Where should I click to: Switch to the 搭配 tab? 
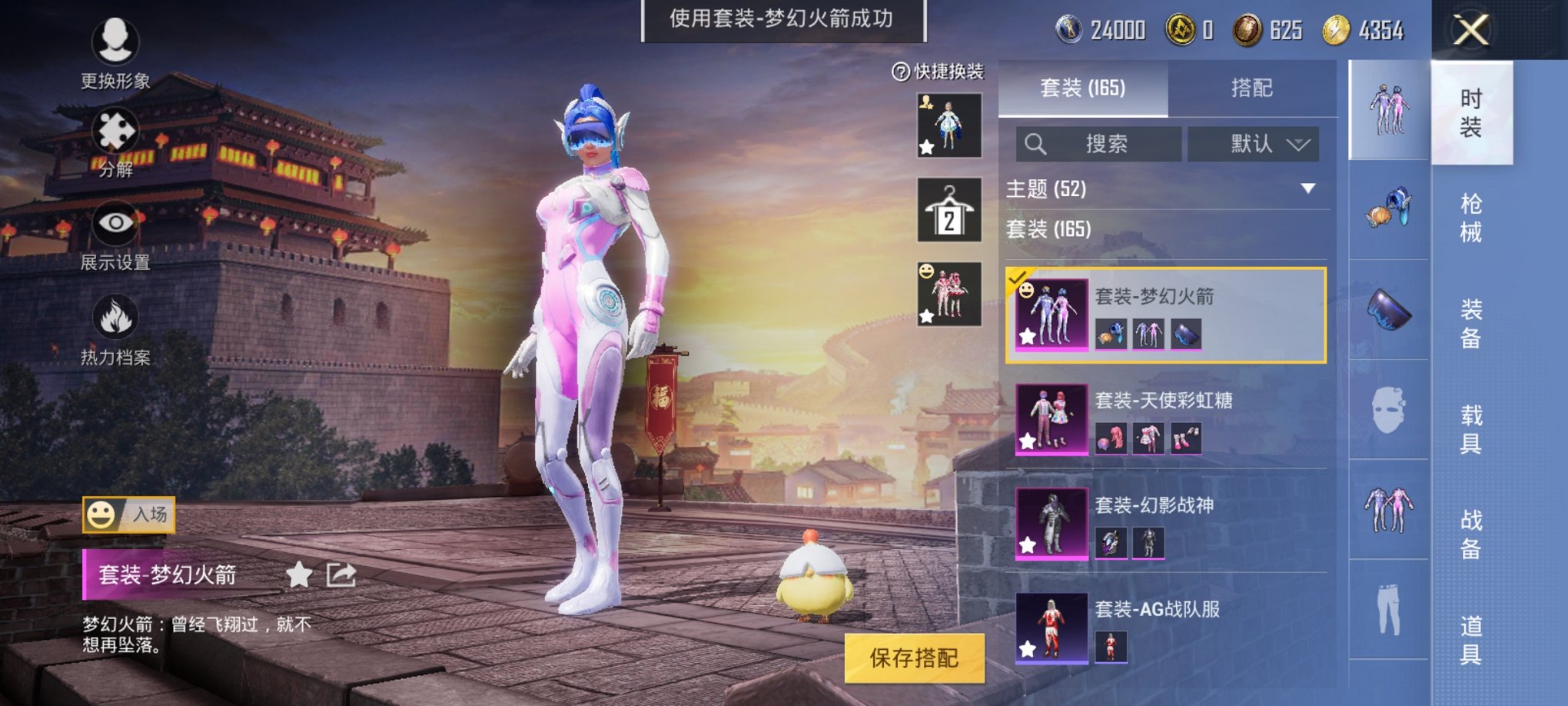(x=1253, y=89)
